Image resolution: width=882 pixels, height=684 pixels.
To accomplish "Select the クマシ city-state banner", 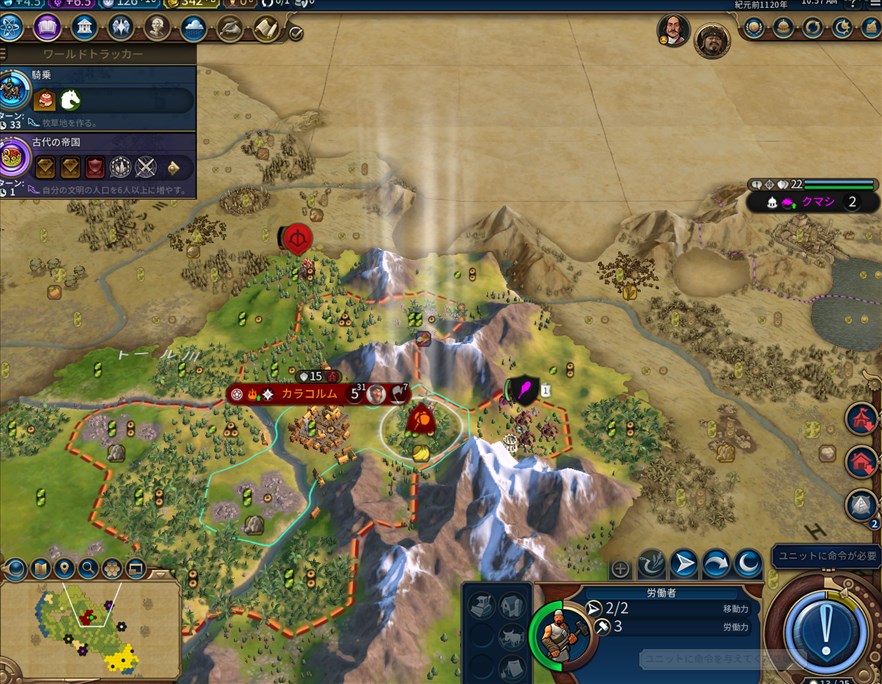I will pos(812,201).
